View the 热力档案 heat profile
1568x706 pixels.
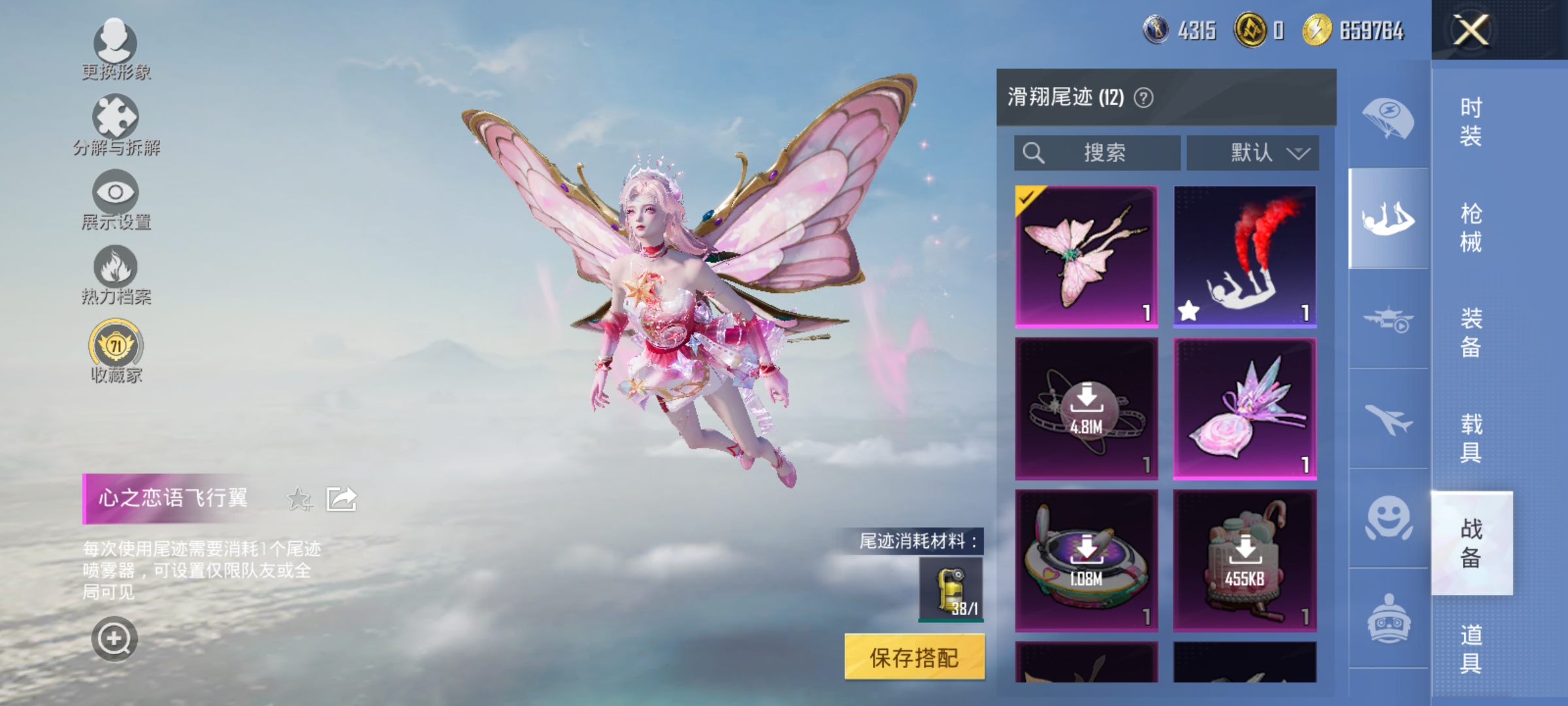116,275
